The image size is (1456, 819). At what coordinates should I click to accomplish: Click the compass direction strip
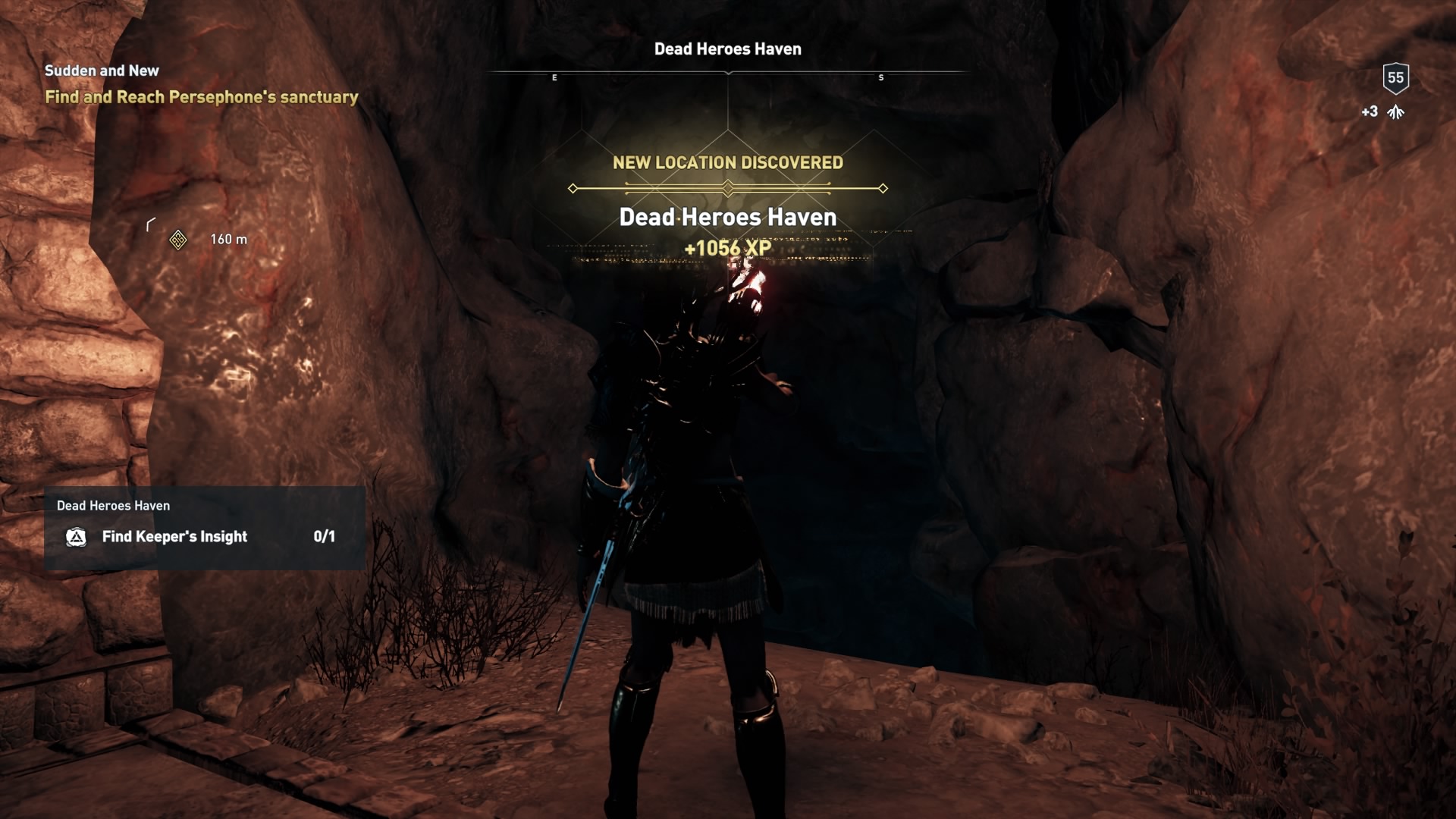pos(728,72)
